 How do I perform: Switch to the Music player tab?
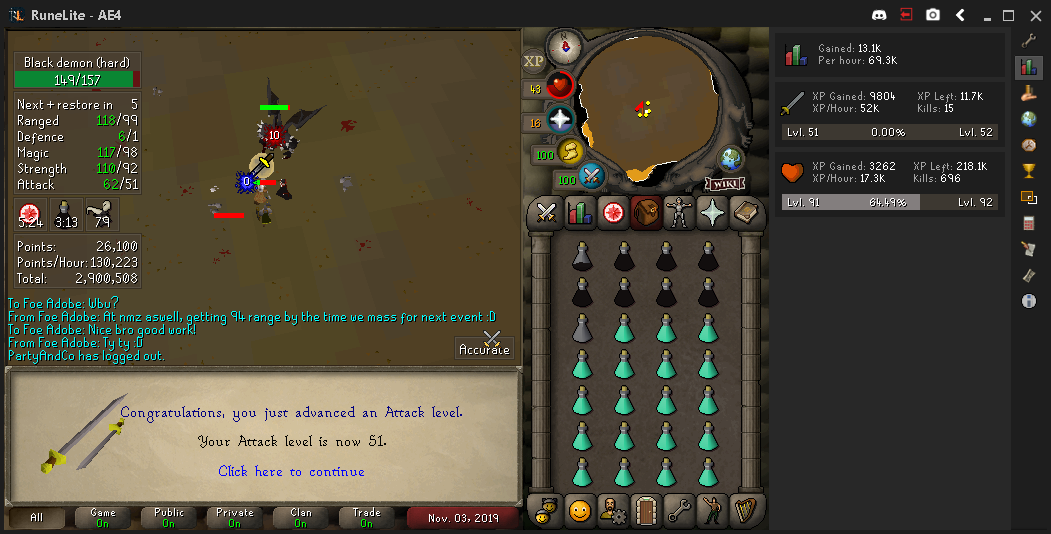[745, 511]
